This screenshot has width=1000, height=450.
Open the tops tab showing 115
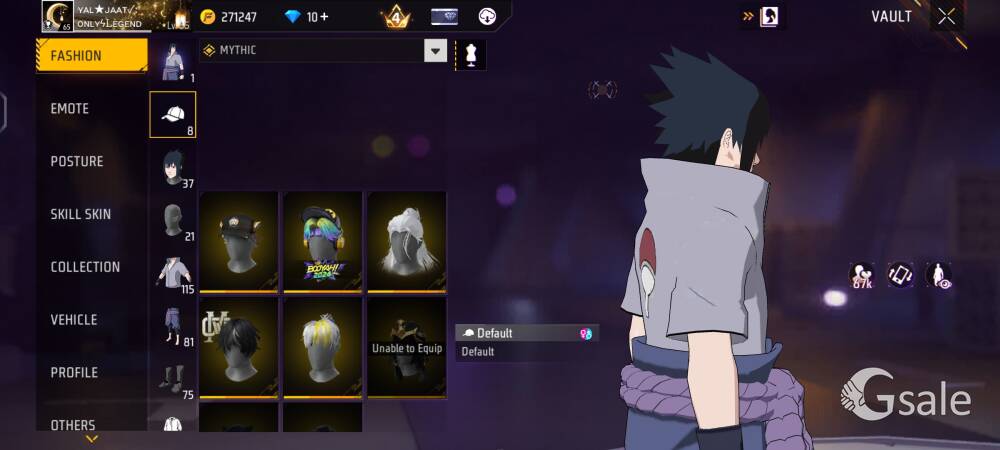point(173,273)
